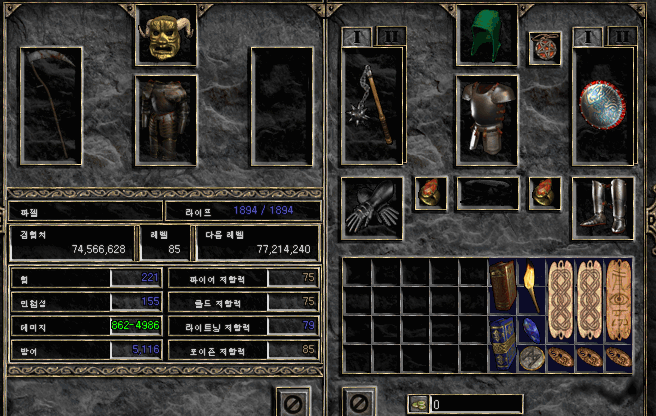The height and width of the screenshot is (416, 656).
Task: Pick up the equipped metal boots
Action: click(x=604, y=207)
